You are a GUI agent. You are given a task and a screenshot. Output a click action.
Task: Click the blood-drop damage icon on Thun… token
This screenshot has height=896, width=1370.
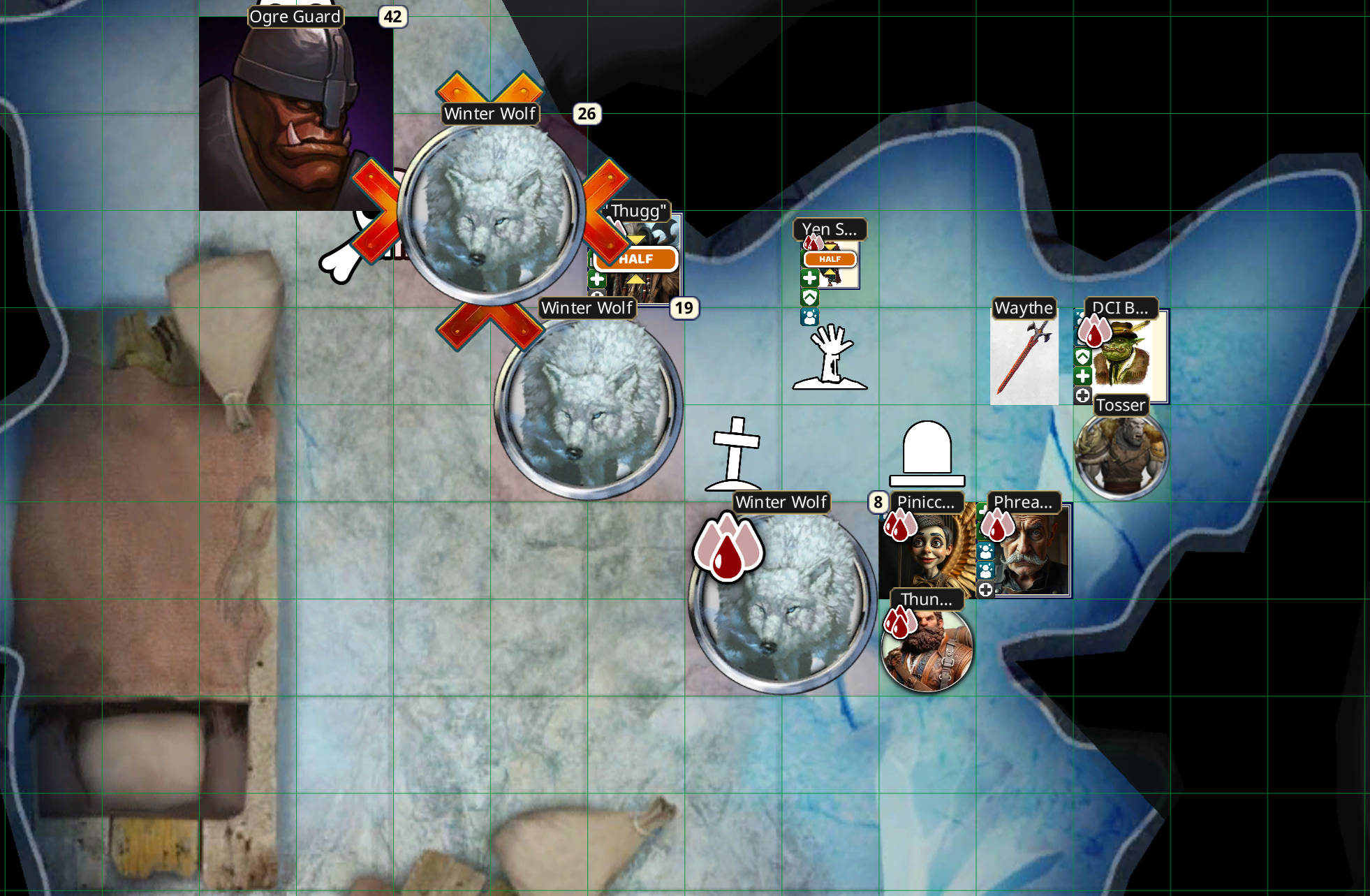coord(901,620)
